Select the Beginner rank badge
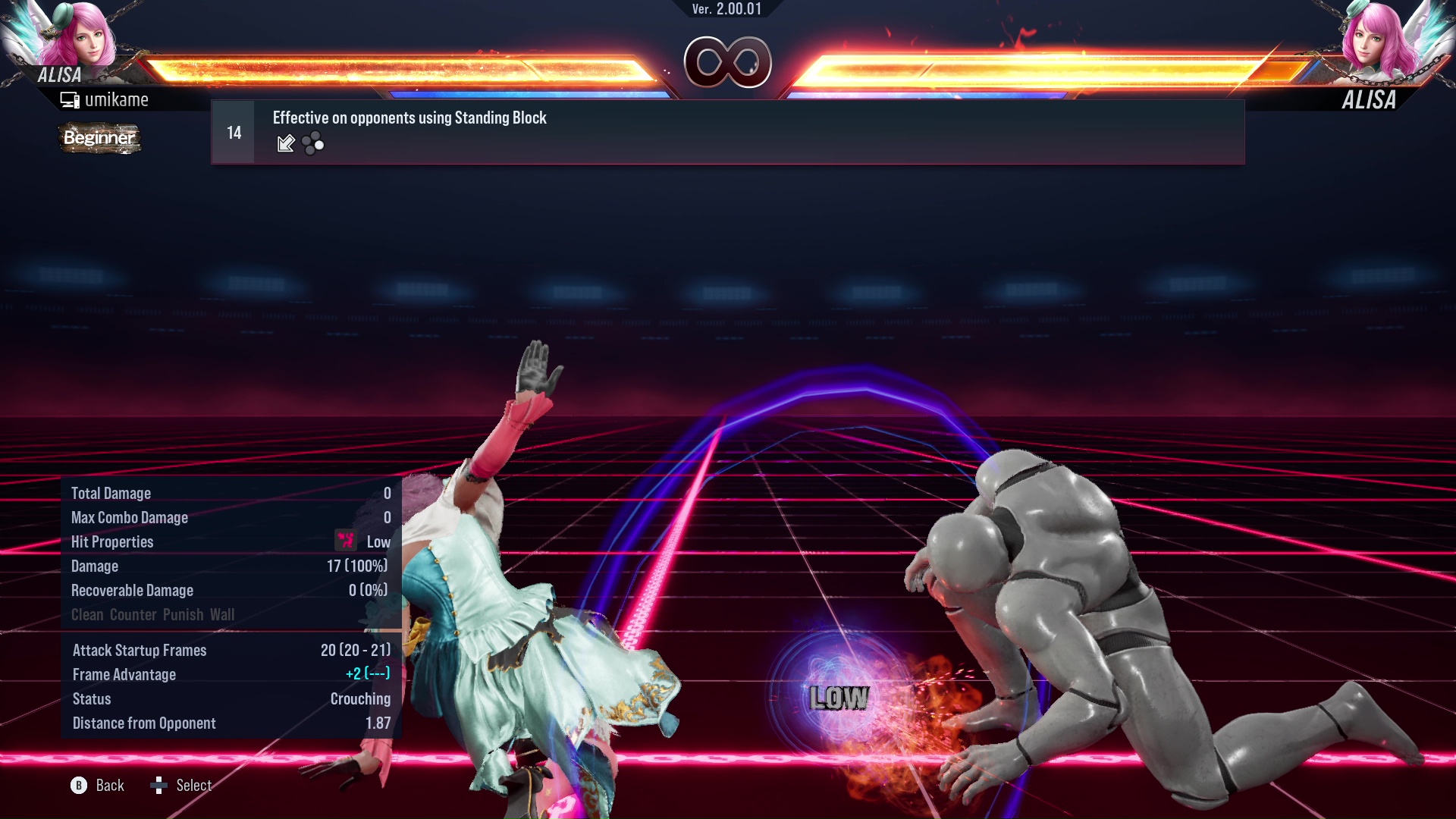This screenshot has width=1456, height=819. pyautogui.click(x=99, y=138)
